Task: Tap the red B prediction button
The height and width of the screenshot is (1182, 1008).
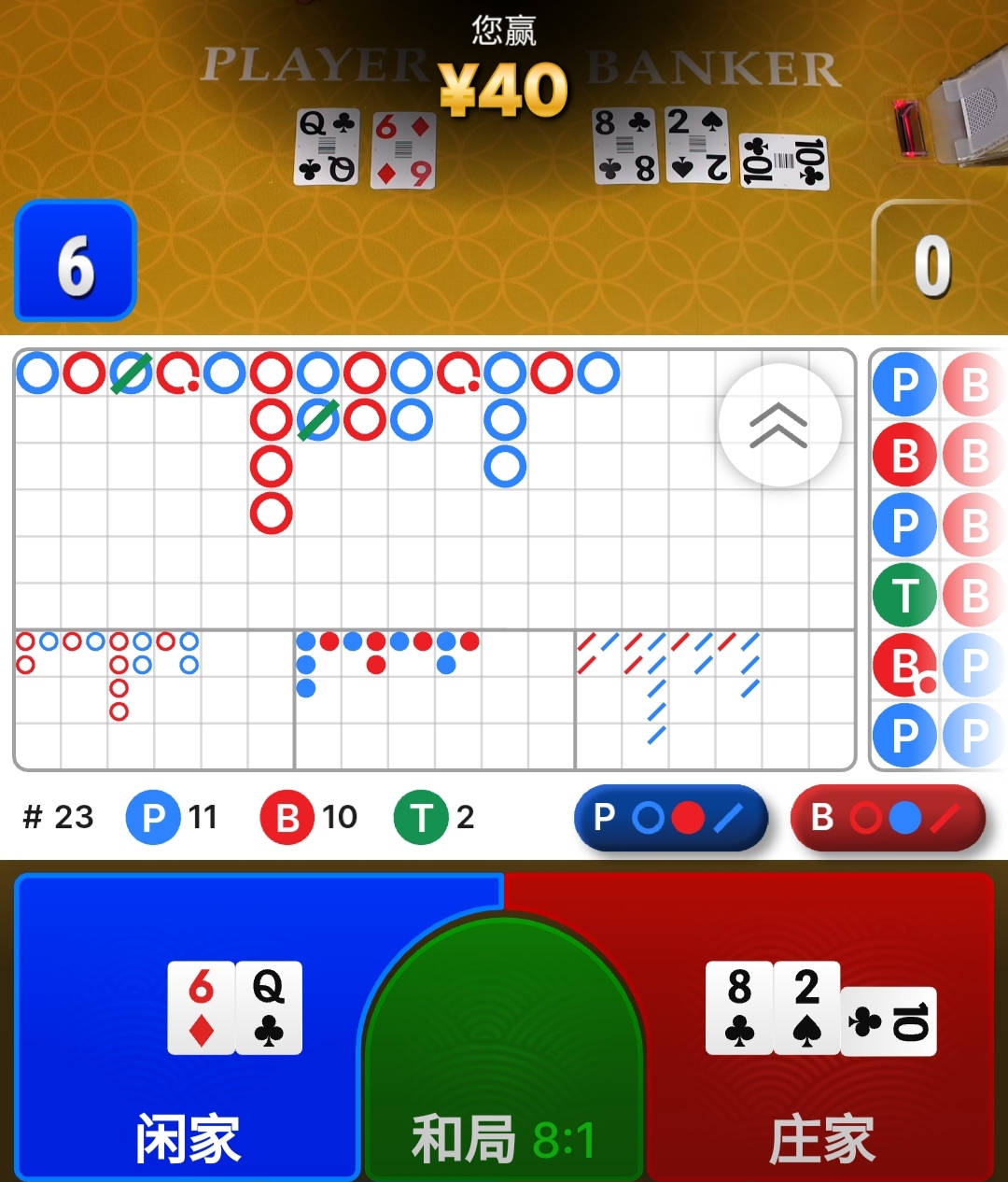Action: (x=887, y=818)
